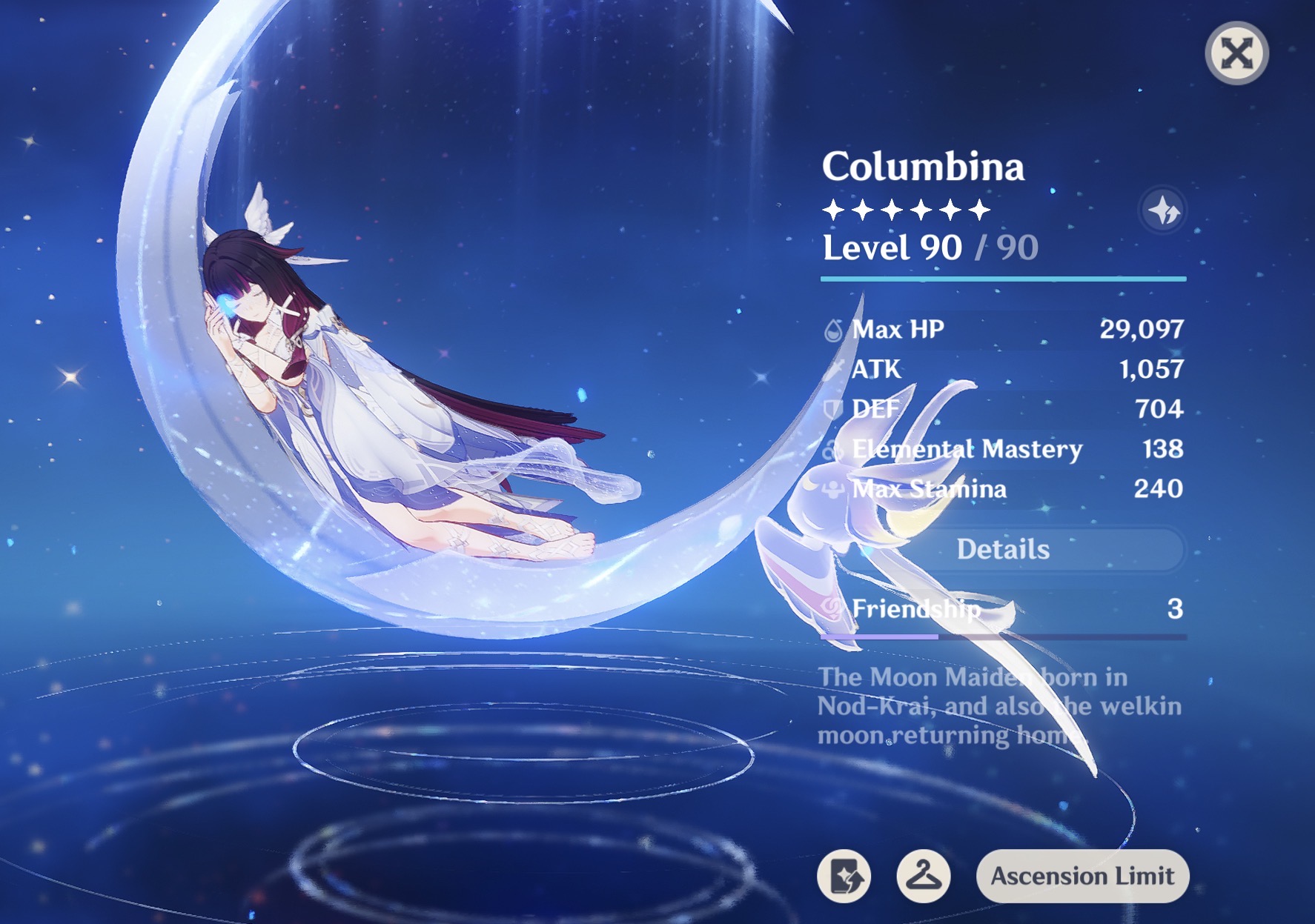1315x924 pixels.
Task: Open the outfit hanger icon
Action: coord(924,876)
